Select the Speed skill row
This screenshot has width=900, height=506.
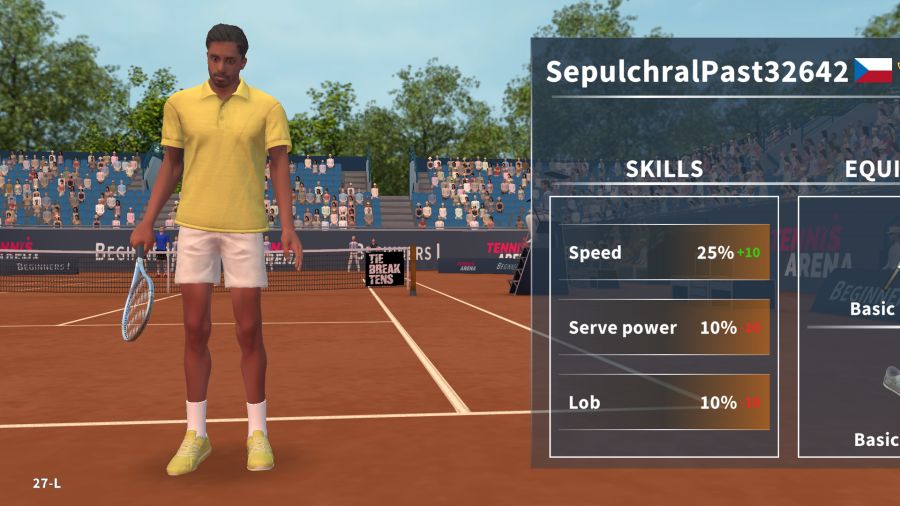[664, 253]
